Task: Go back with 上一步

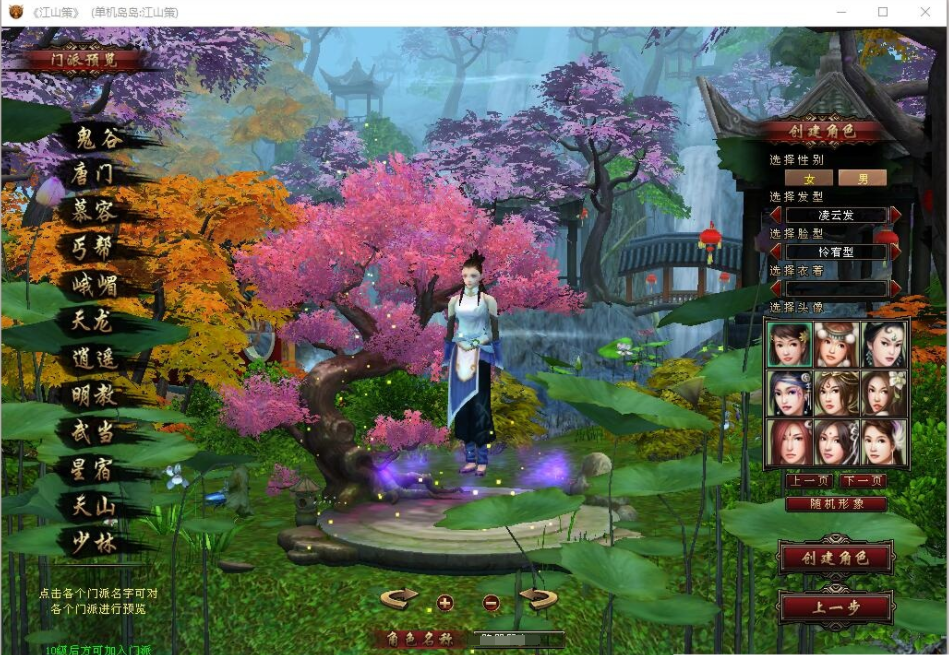Action: 836,606
